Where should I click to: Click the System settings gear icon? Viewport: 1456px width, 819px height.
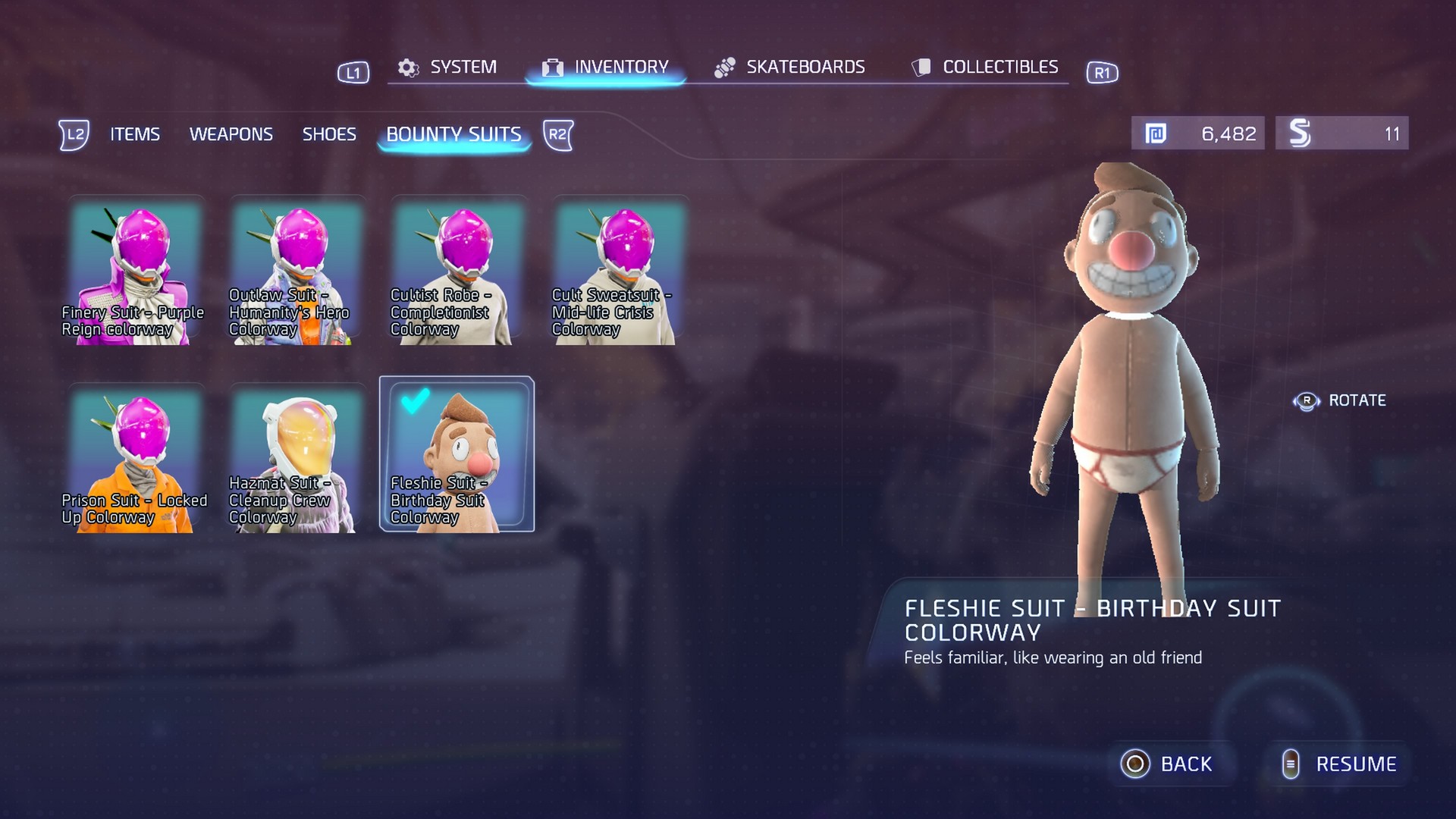[x=408, y=67]
